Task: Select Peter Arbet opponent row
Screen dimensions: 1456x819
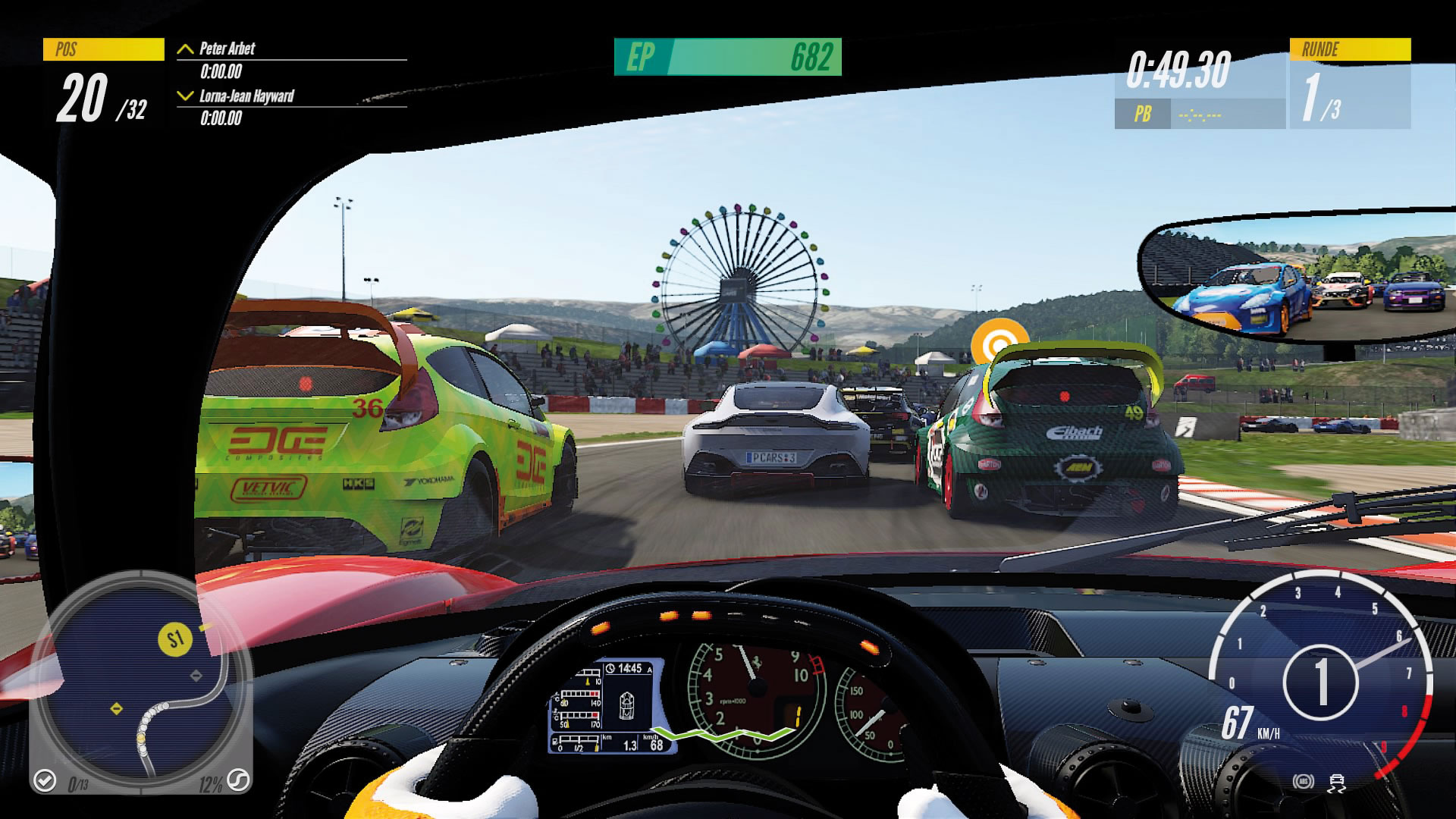Action: [x=291, y=59]
